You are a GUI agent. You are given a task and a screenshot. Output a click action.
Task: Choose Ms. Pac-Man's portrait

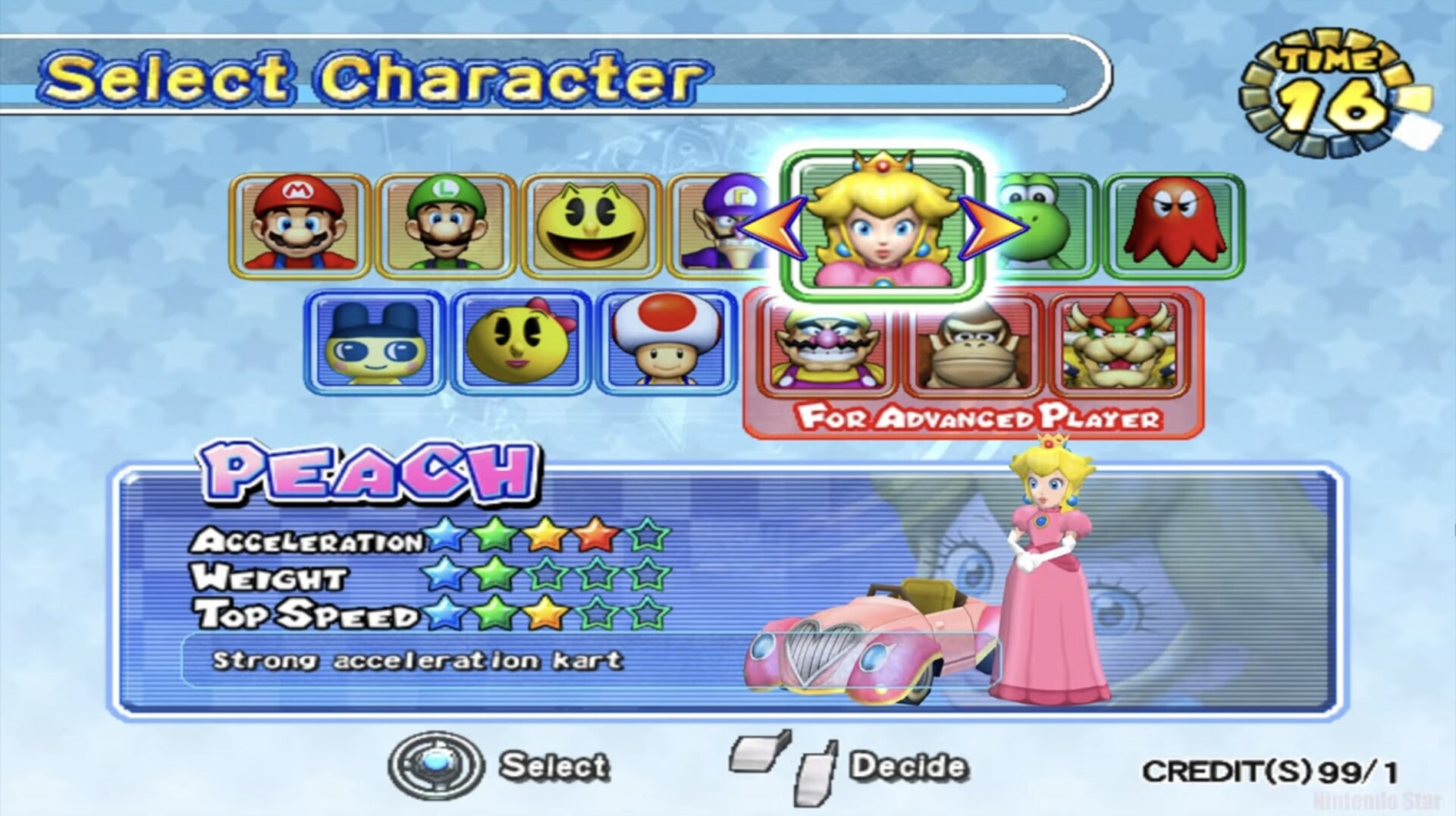(x=520, y=343)
